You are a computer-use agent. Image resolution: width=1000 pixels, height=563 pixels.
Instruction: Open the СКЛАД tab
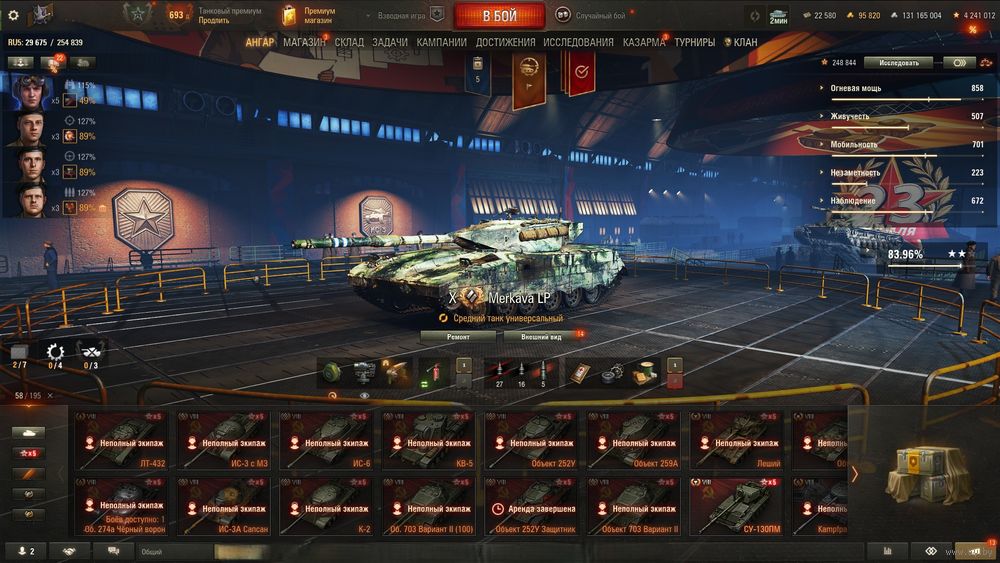tap(349, 42)
